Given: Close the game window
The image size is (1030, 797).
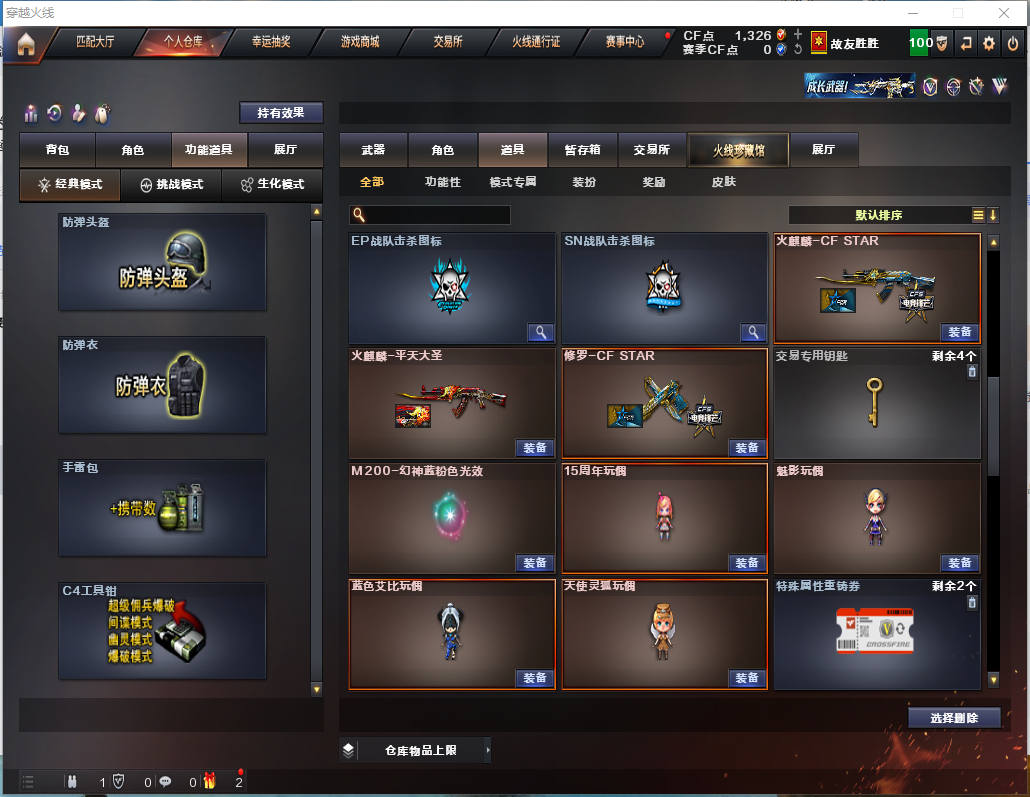Looking at the screenshot, I should tap(1004, 13).
